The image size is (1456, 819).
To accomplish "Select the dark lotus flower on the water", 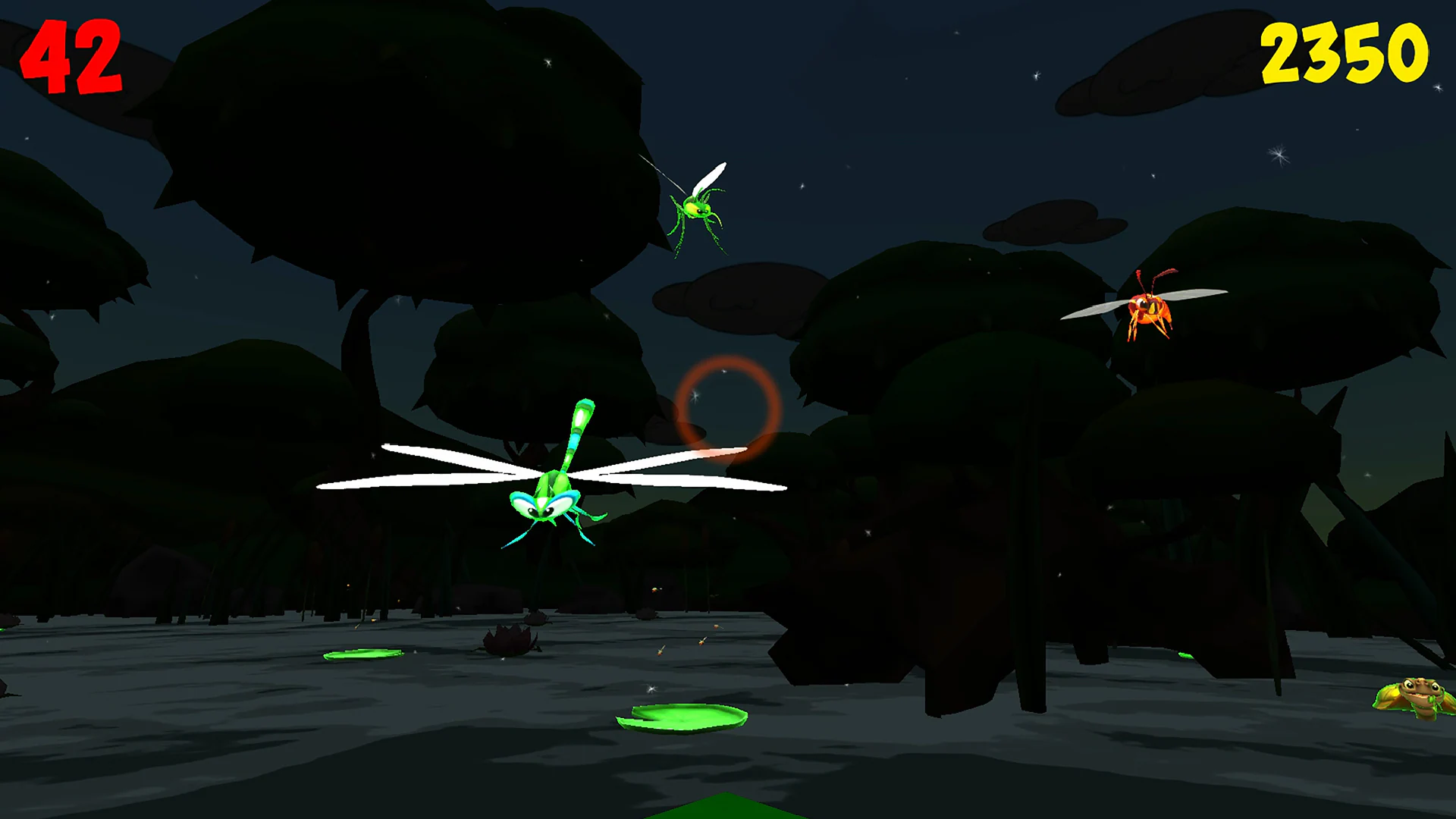I will pyautogui.click(x=508, y=641).
